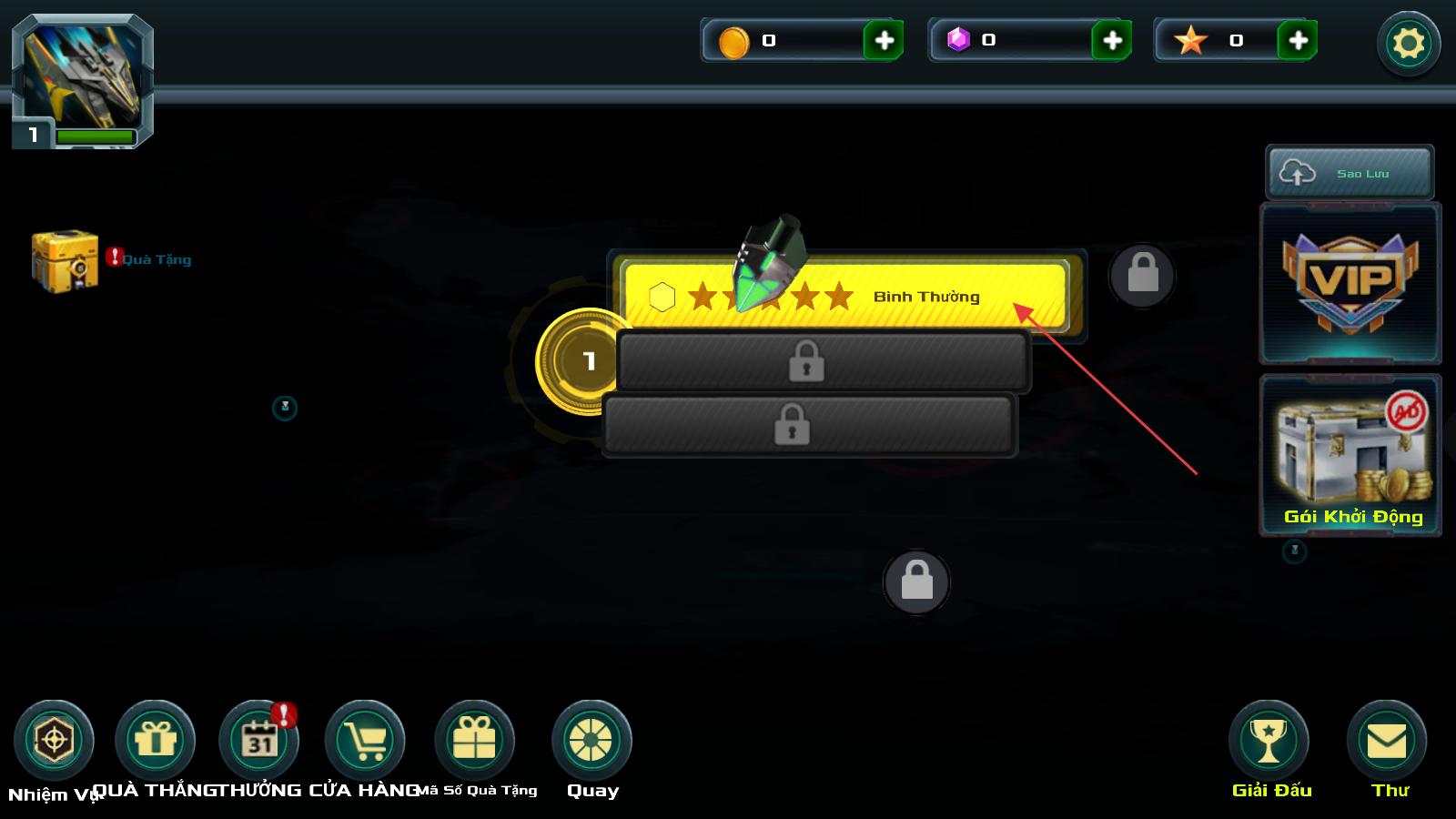Open the VIP panel
Image resolution: width=1456 pixels, height=819 pixels.
[x=1350, y=283]
